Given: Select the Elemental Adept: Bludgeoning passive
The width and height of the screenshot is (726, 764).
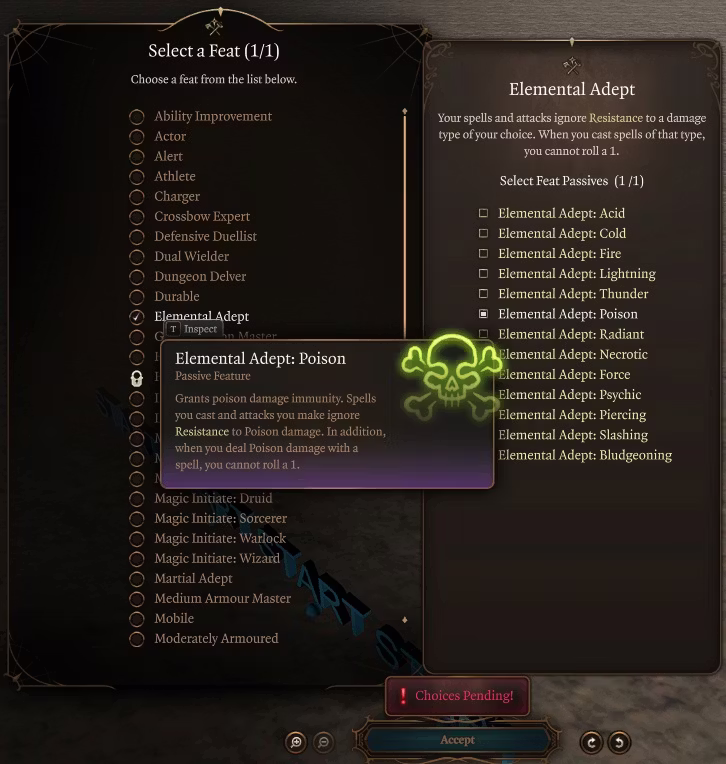Looking at the screenshot, I should 585,456.
